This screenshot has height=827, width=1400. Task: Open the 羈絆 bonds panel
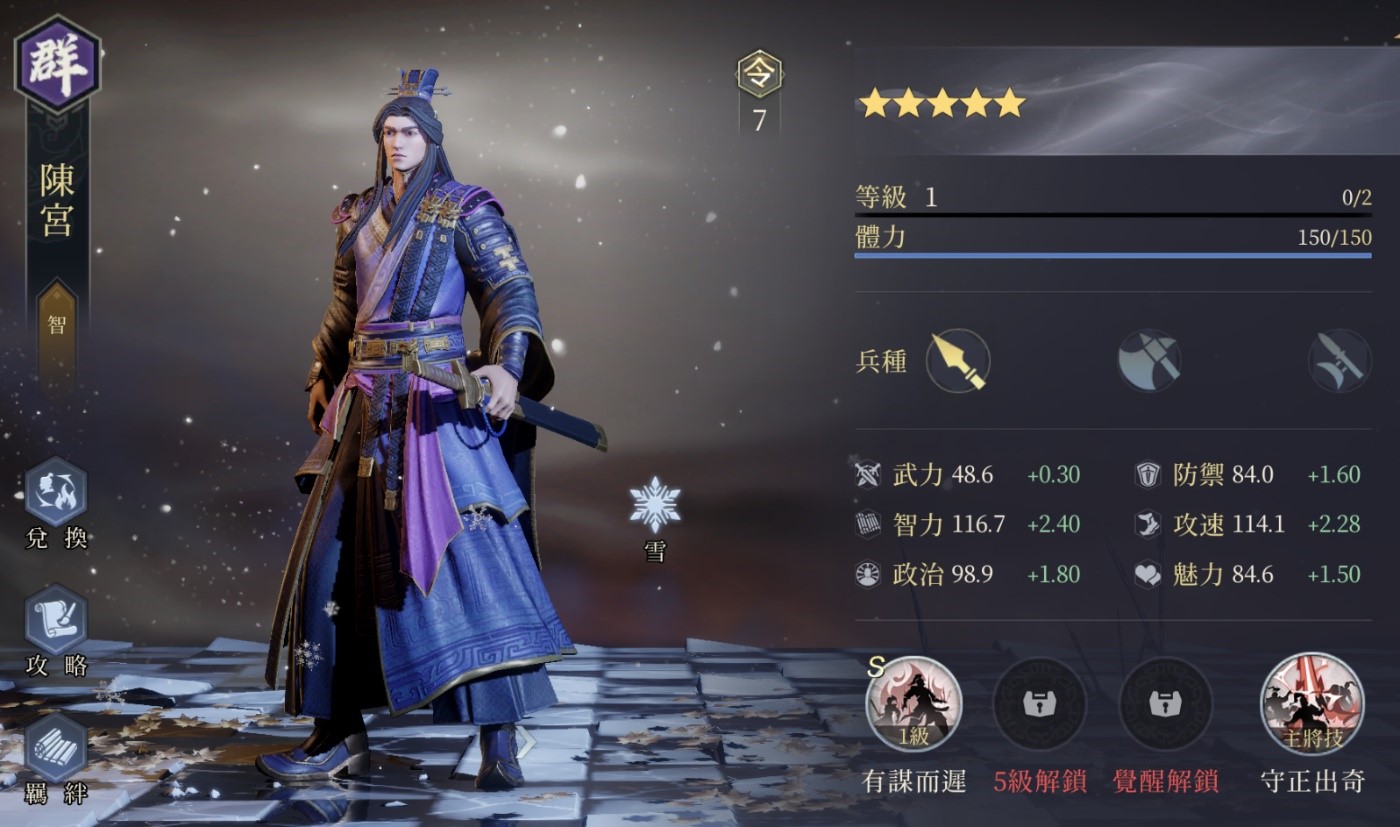(56, 747)
